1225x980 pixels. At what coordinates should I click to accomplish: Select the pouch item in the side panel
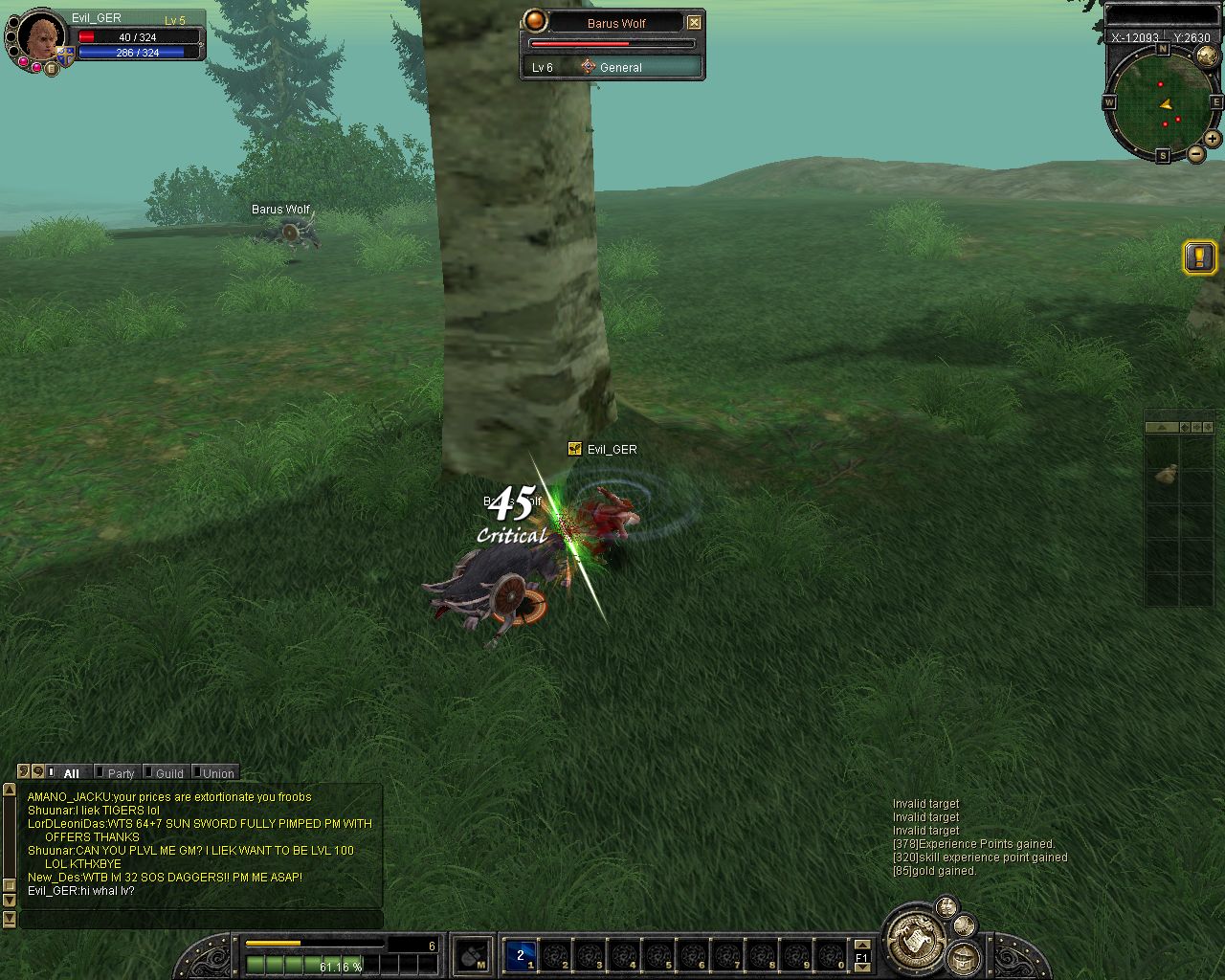click(1165, 474)
